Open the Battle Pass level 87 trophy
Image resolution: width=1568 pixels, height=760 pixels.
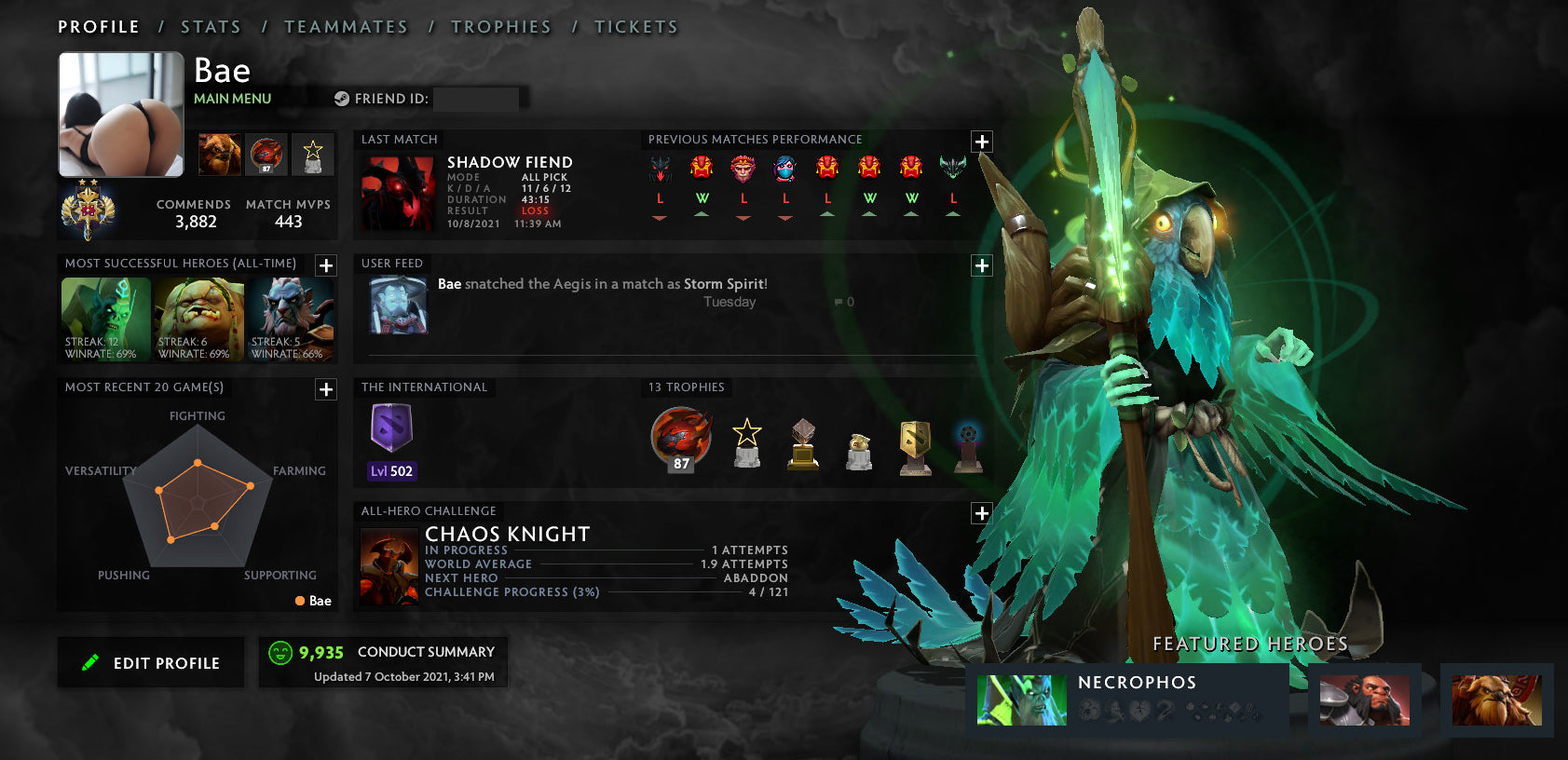tap(680, 441)
